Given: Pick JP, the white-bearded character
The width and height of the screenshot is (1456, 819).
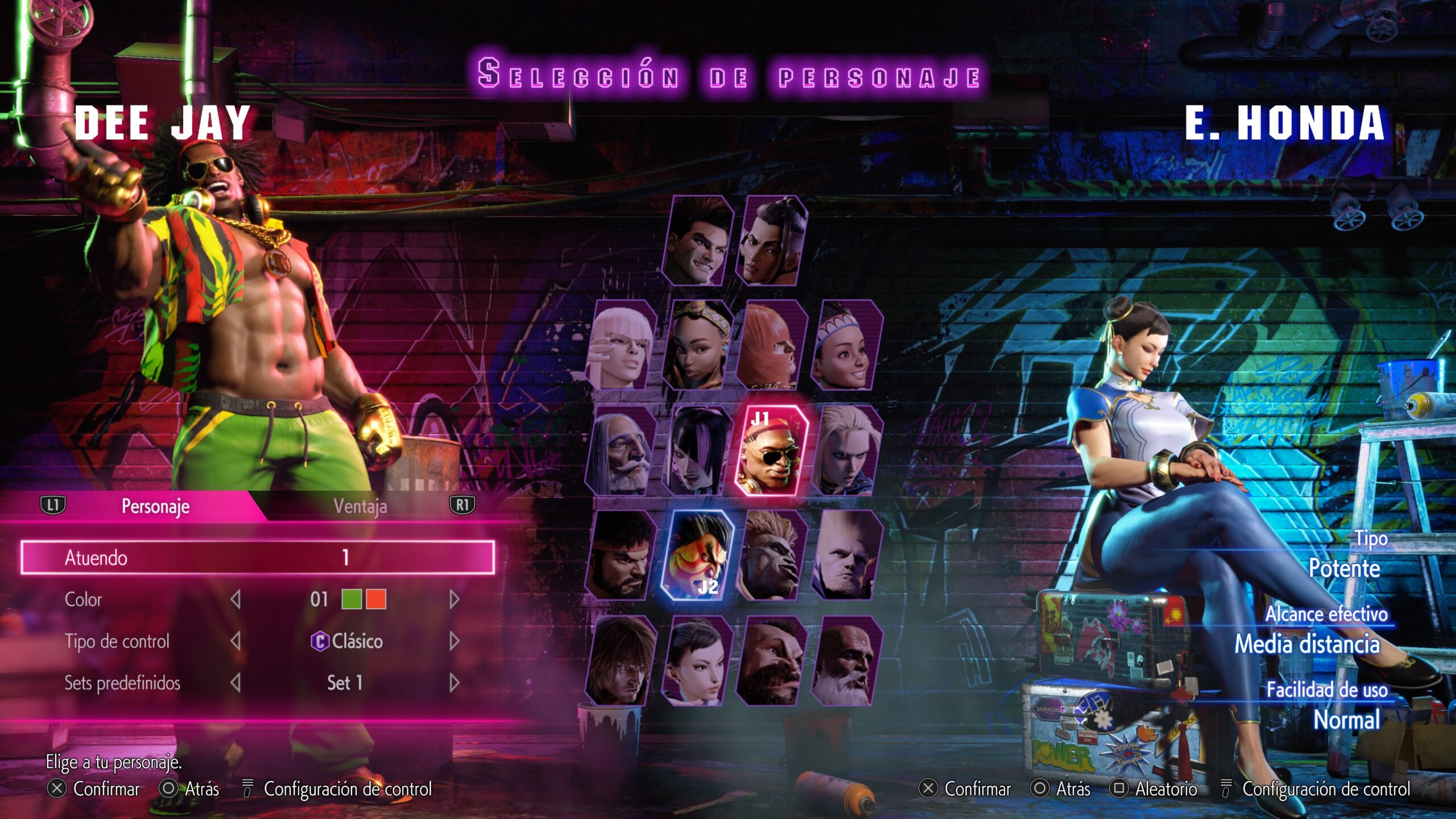Looking at the screenshot, I should tap(621, 450).
